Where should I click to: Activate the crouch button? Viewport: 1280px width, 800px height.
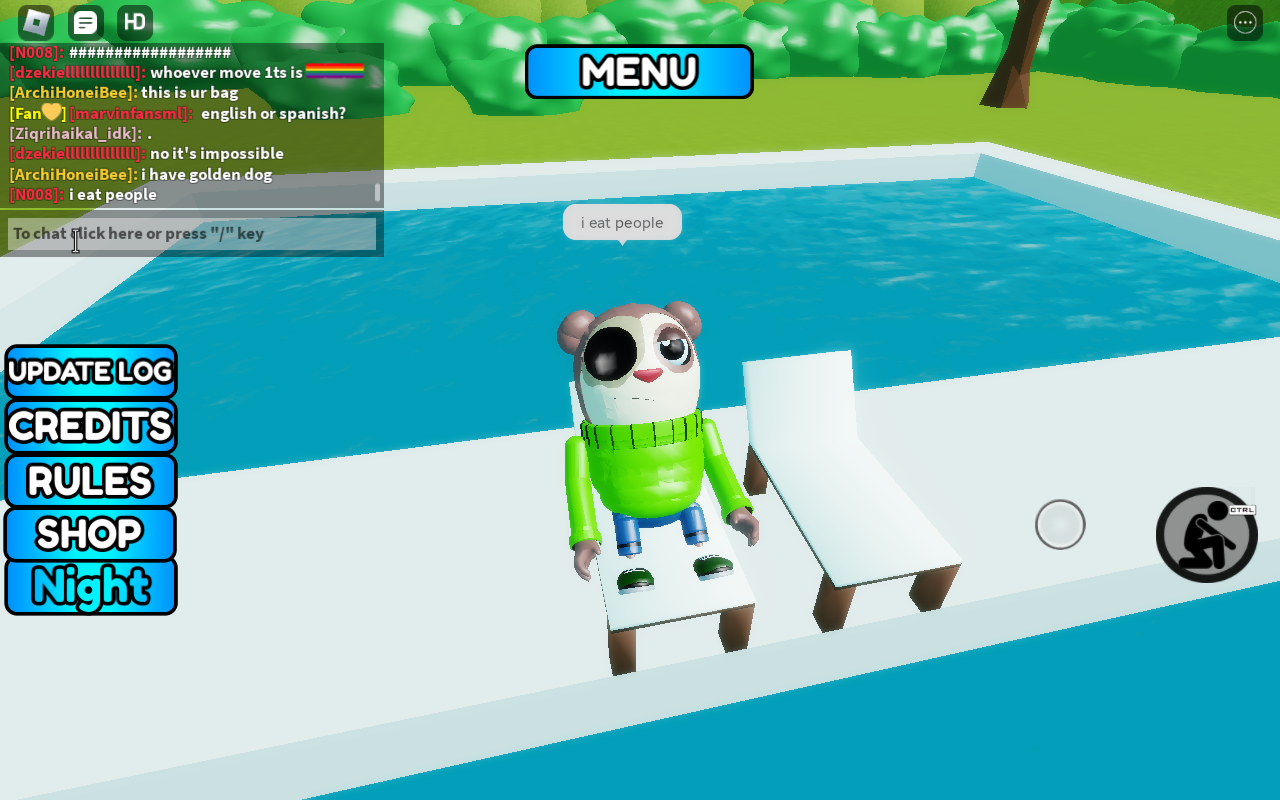click(x=1206, y=535)
